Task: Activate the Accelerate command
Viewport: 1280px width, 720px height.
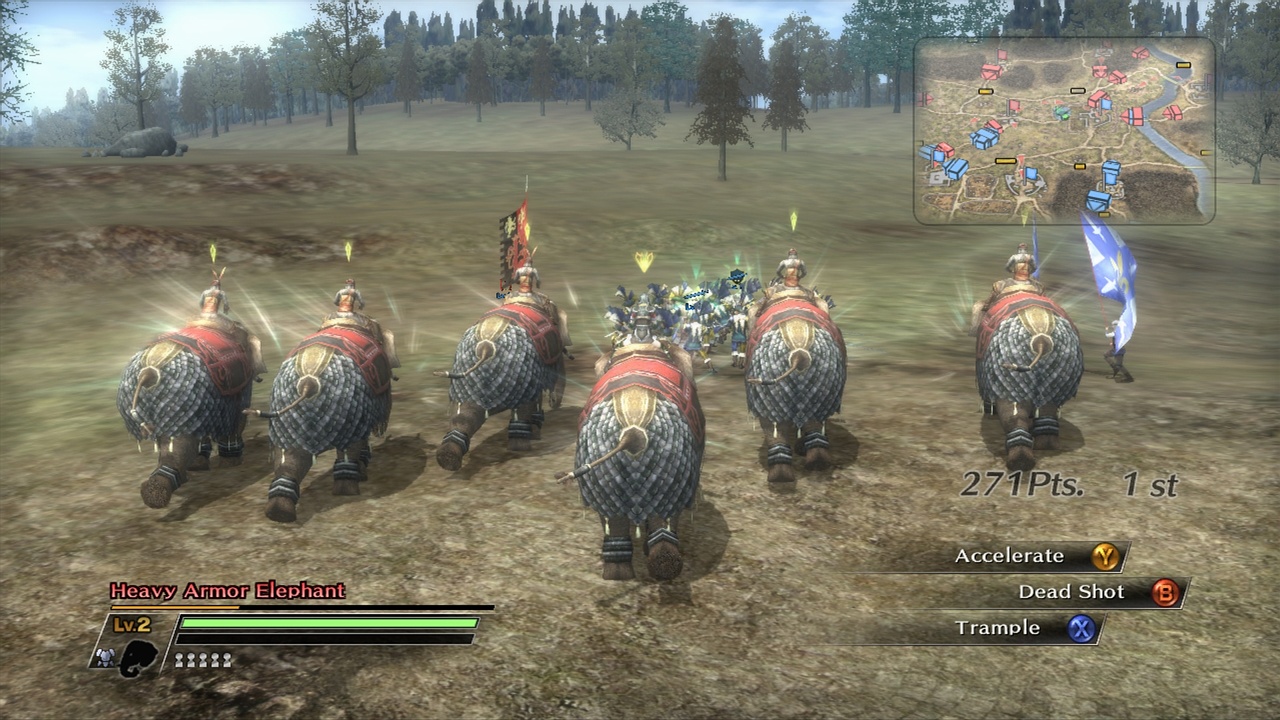Action: [1008, 556]
